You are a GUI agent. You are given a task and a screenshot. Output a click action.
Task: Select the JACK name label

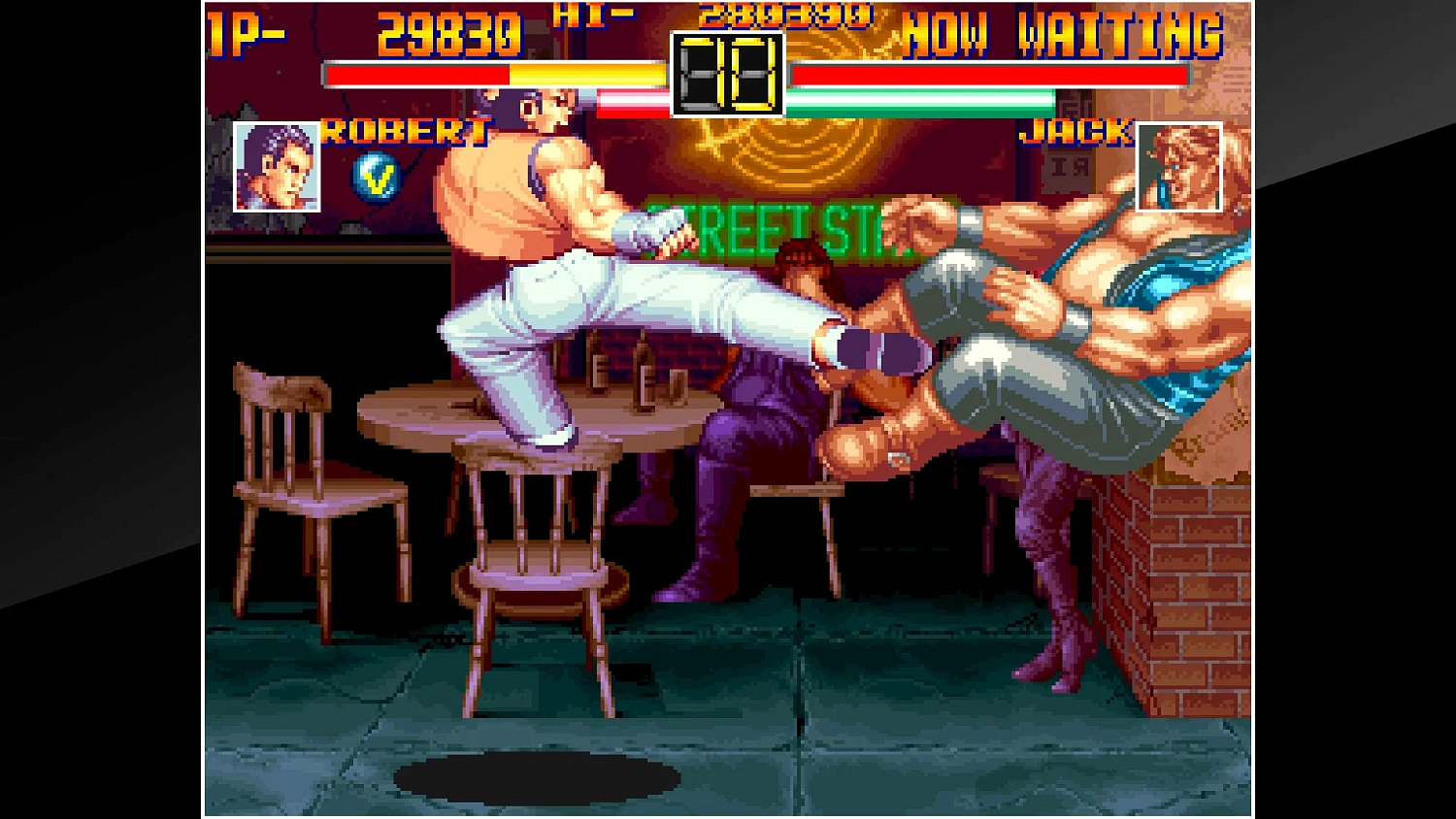(1075, 134)
